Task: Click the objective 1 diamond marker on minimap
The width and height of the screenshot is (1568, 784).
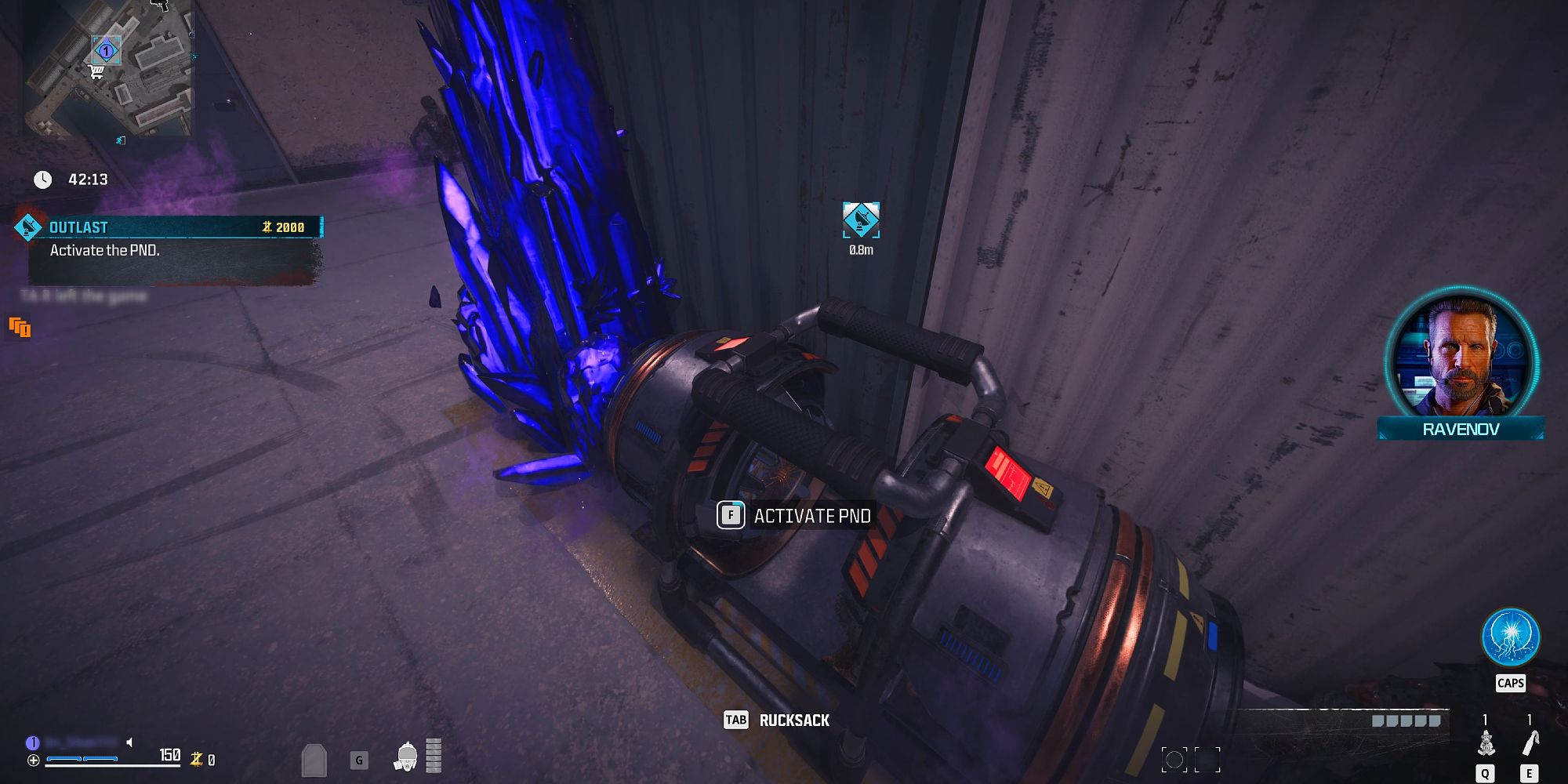Action: coord(107,50)
